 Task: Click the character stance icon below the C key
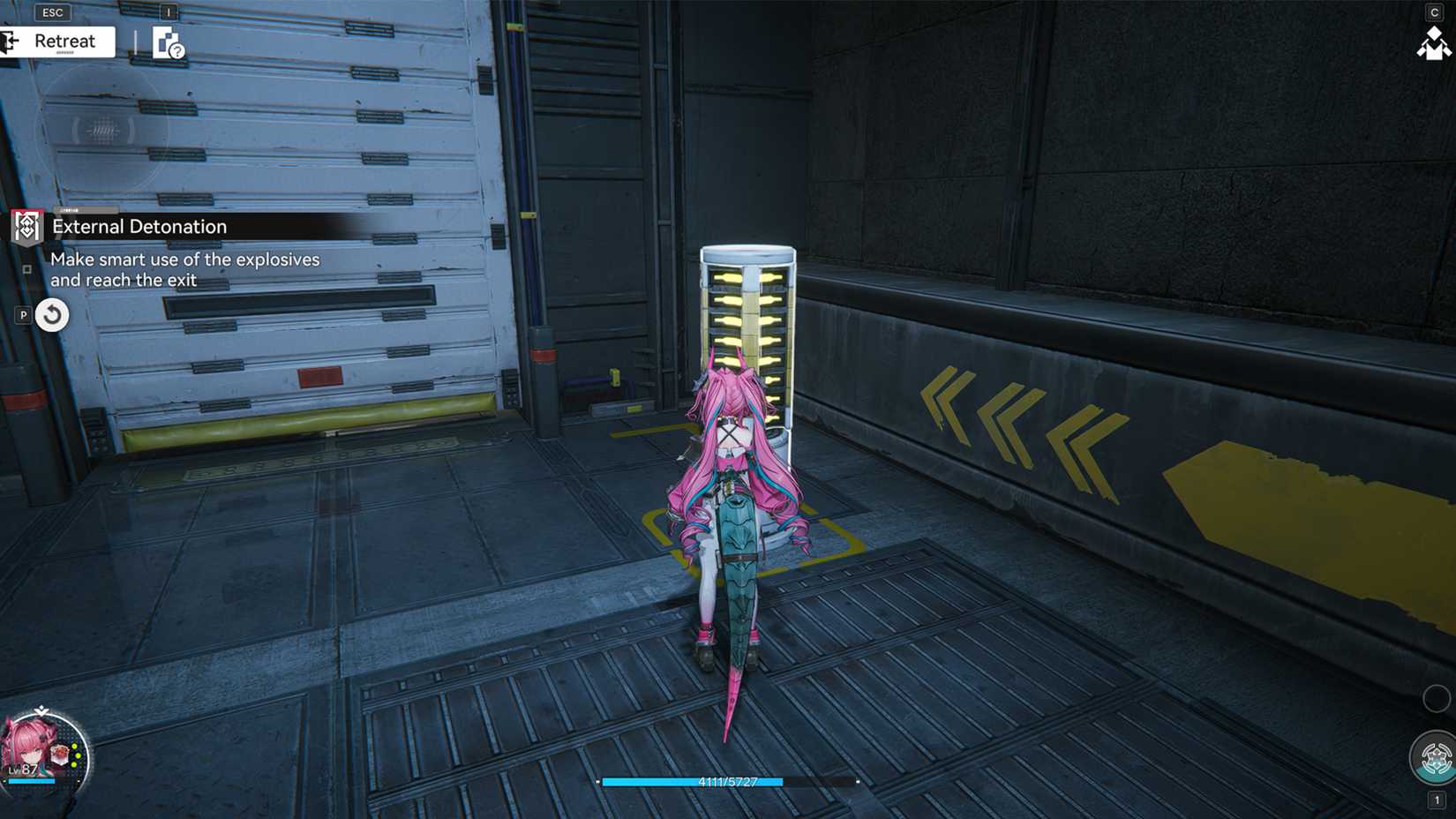click(x=1437, y=41)
